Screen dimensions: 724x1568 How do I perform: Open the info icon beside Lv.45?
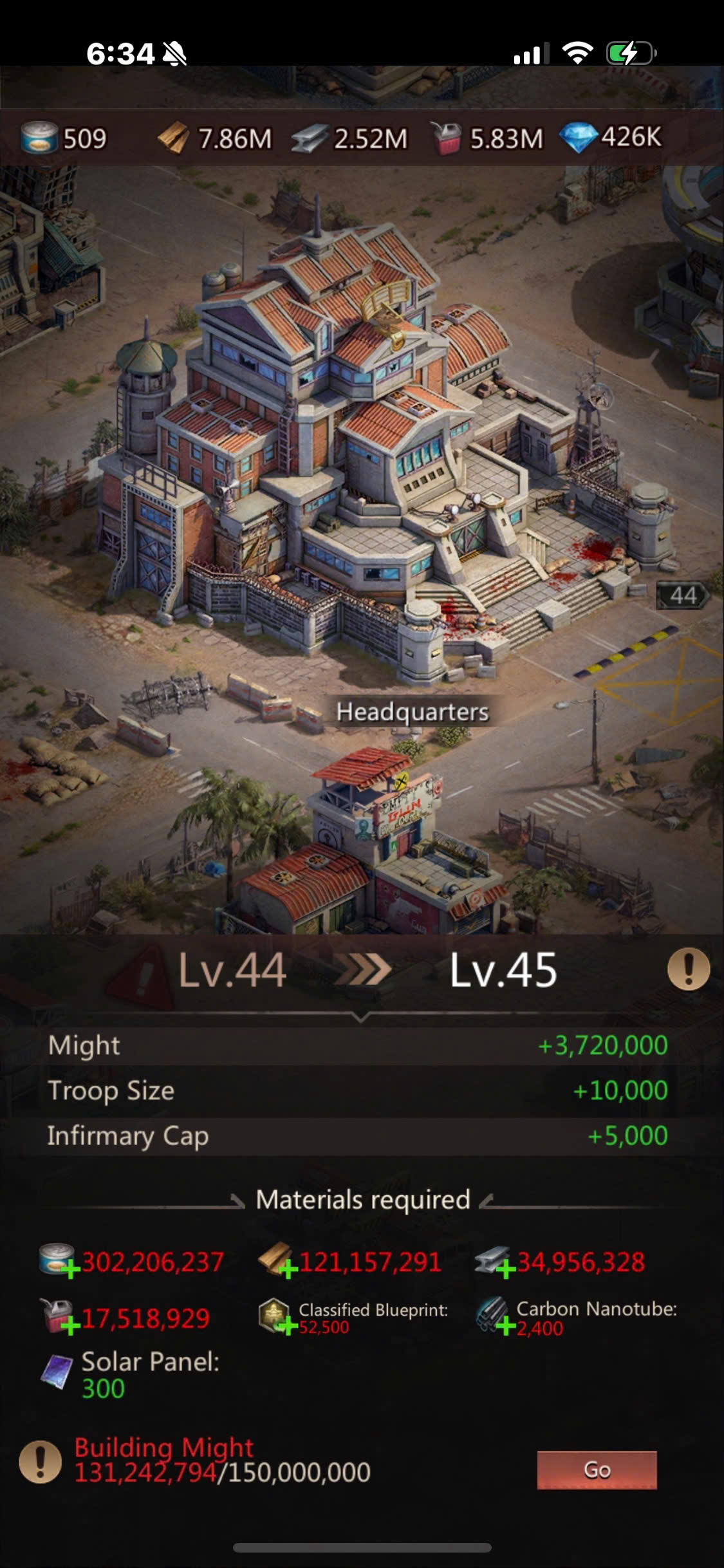pyautogui.click(x=688, y=969)
